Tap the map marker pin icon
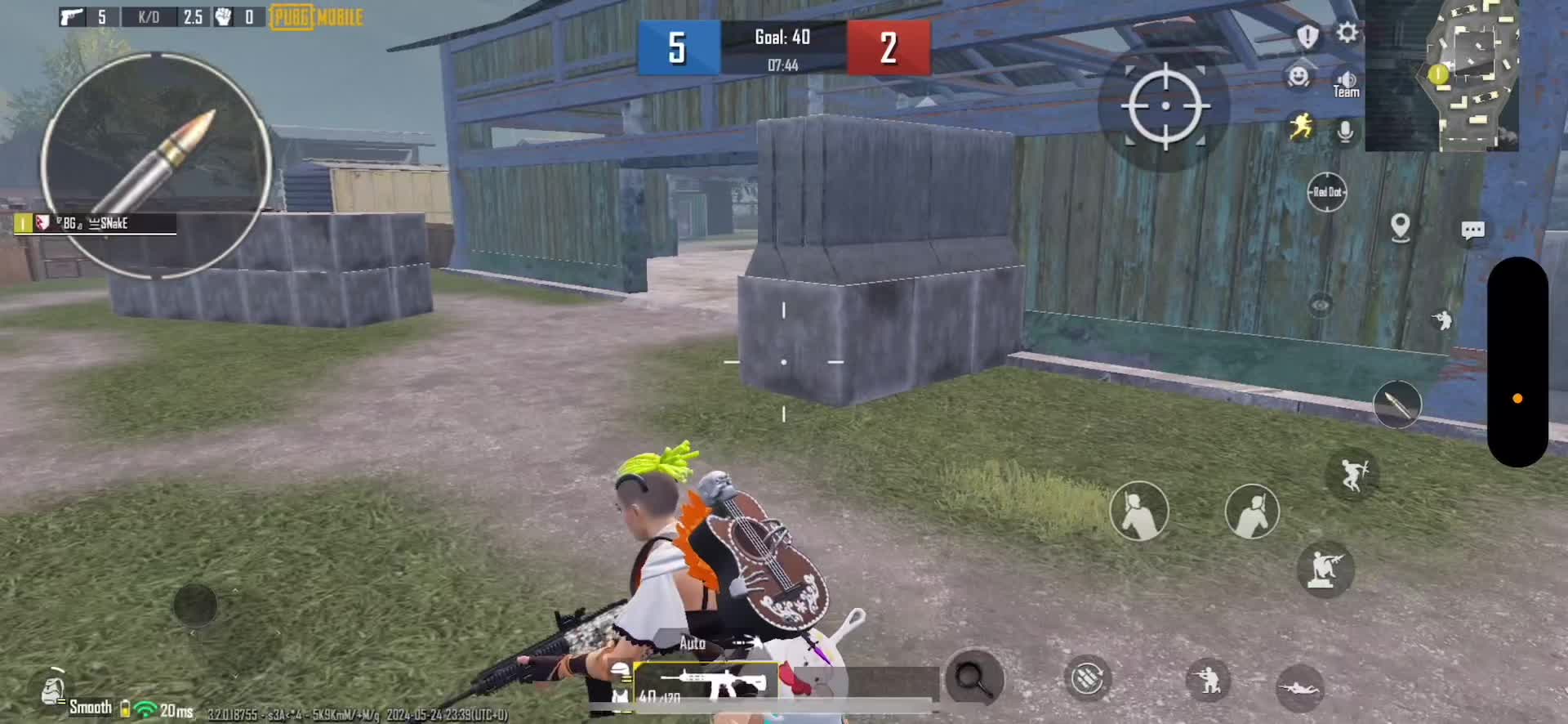This screenshot has width=1568, height=724. pyautogui.click(x=1400, y=227)
